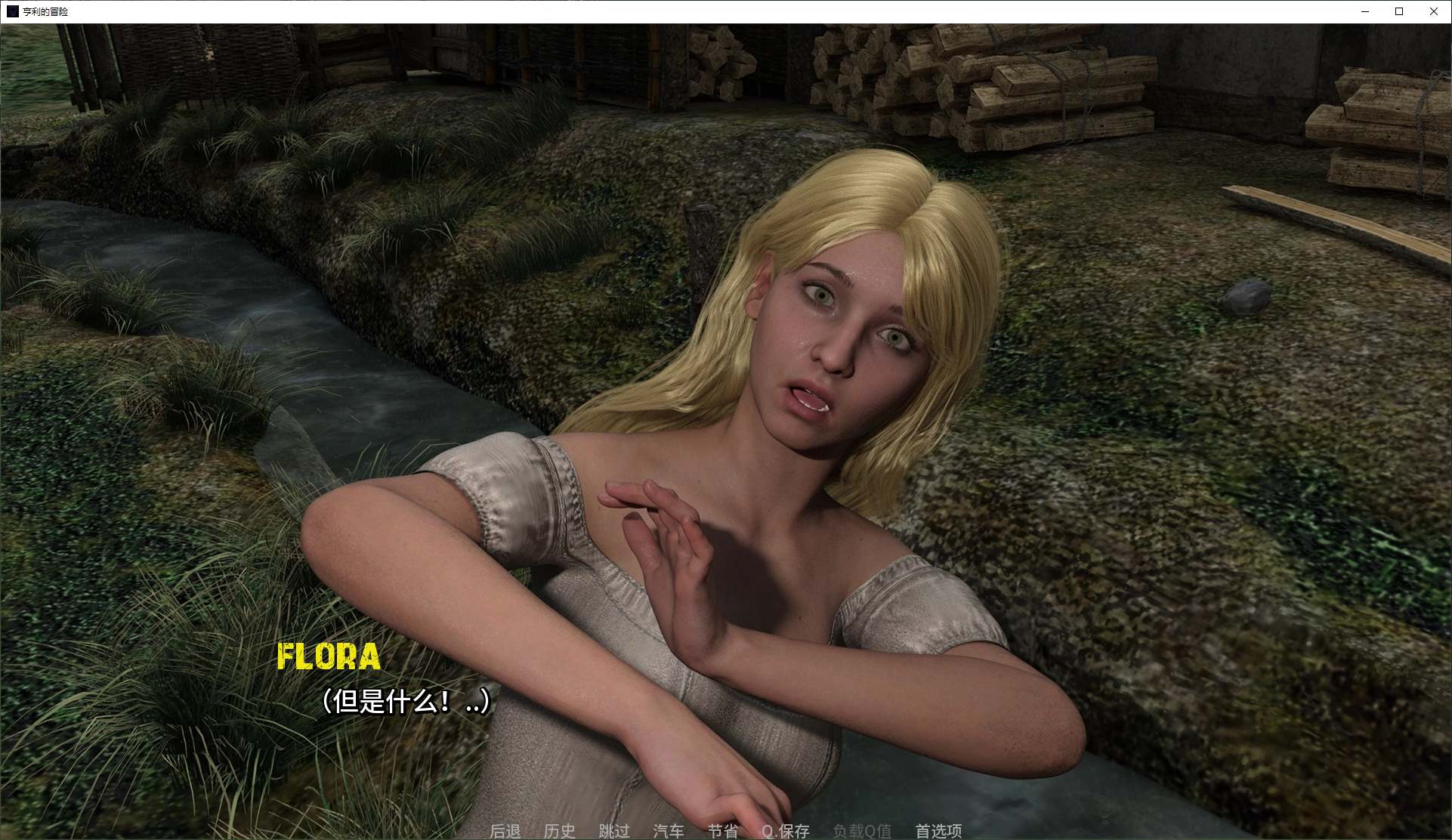Click the 负载Q值 quick load button

(x=862, y=830)
